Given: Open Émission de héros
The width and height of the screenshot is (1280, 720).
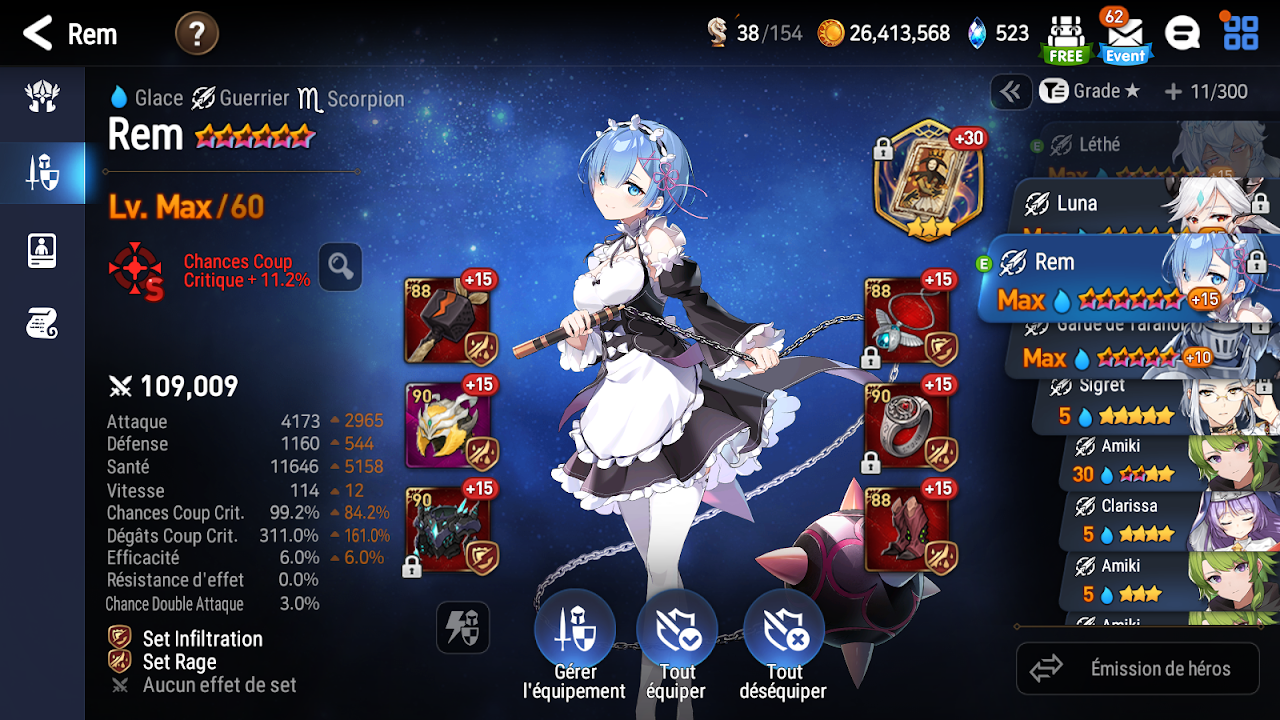Looking at the screenshot, I should 1138,668.
